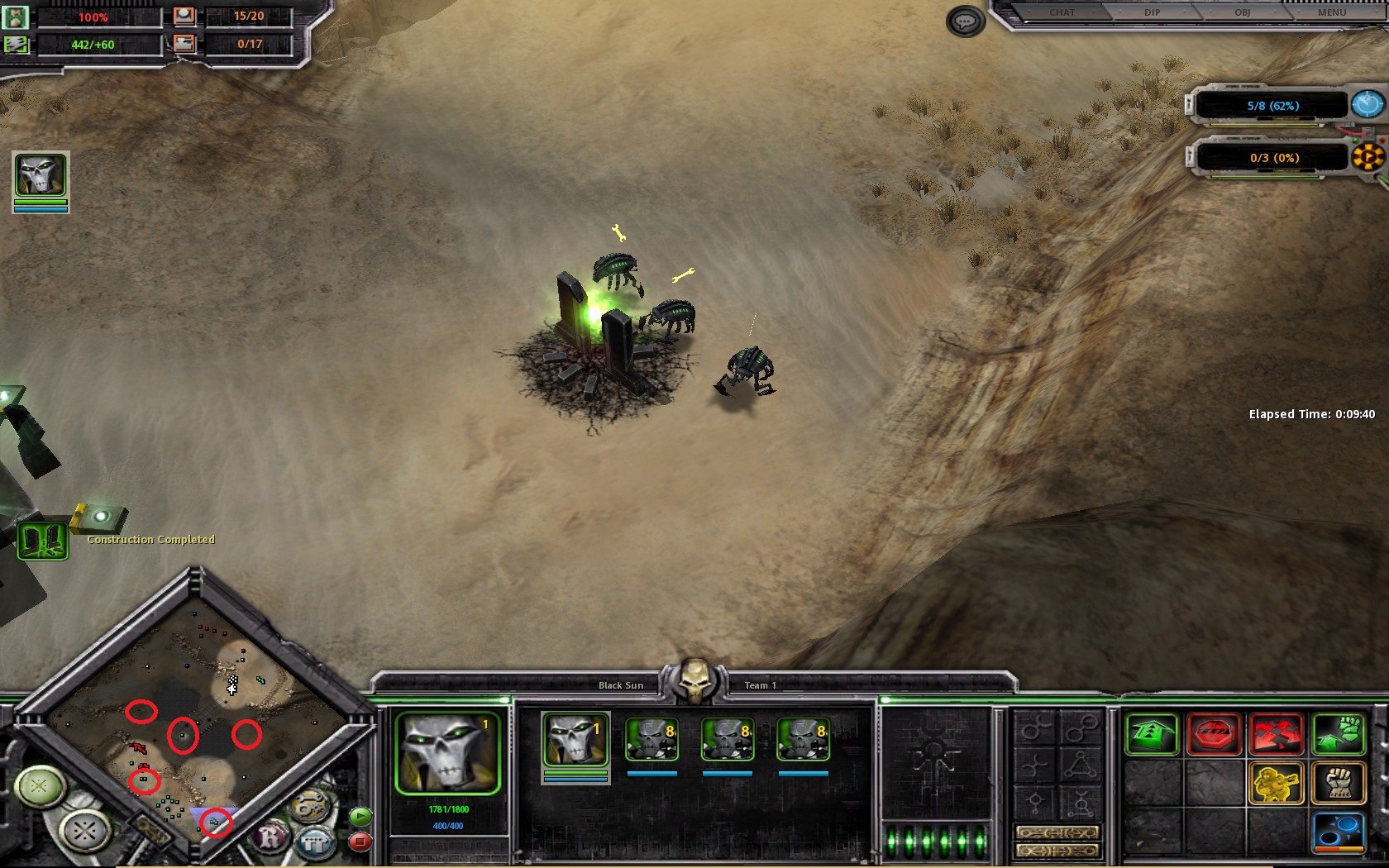Click the round speech bubble chat icon
Screen dimensions: 1389x868
tap(965, 21)
